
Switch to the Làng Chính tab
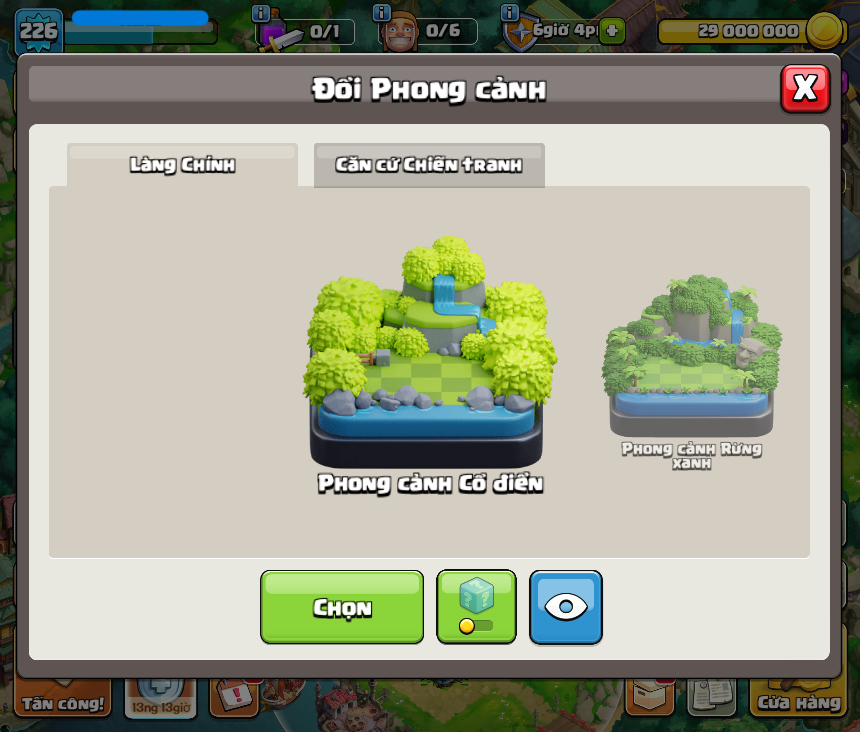pyautogui.click(x=182, y=165)
